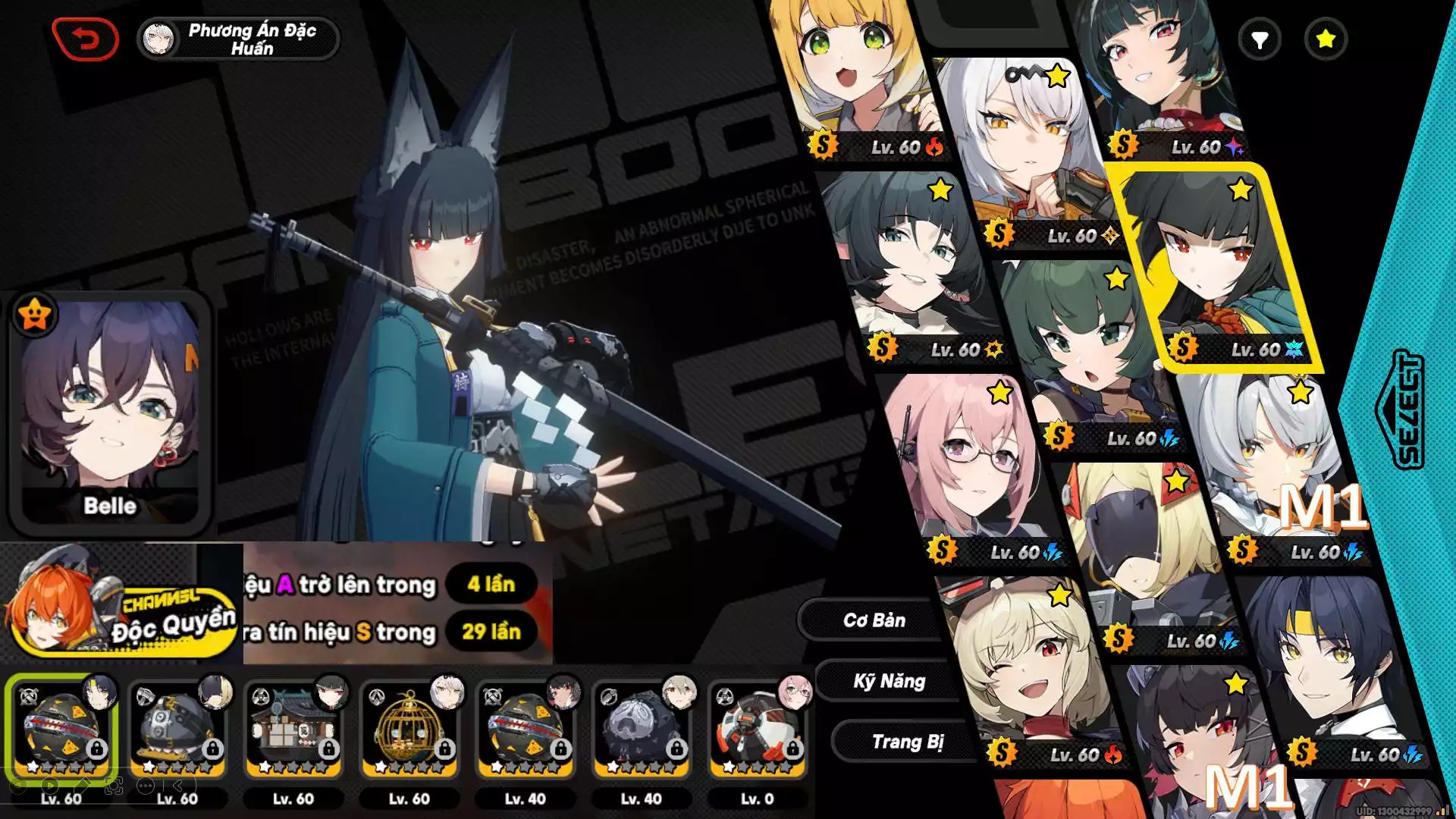Switch to the Trang Bị tab
1456x819 pixels.
coord(907,742)
